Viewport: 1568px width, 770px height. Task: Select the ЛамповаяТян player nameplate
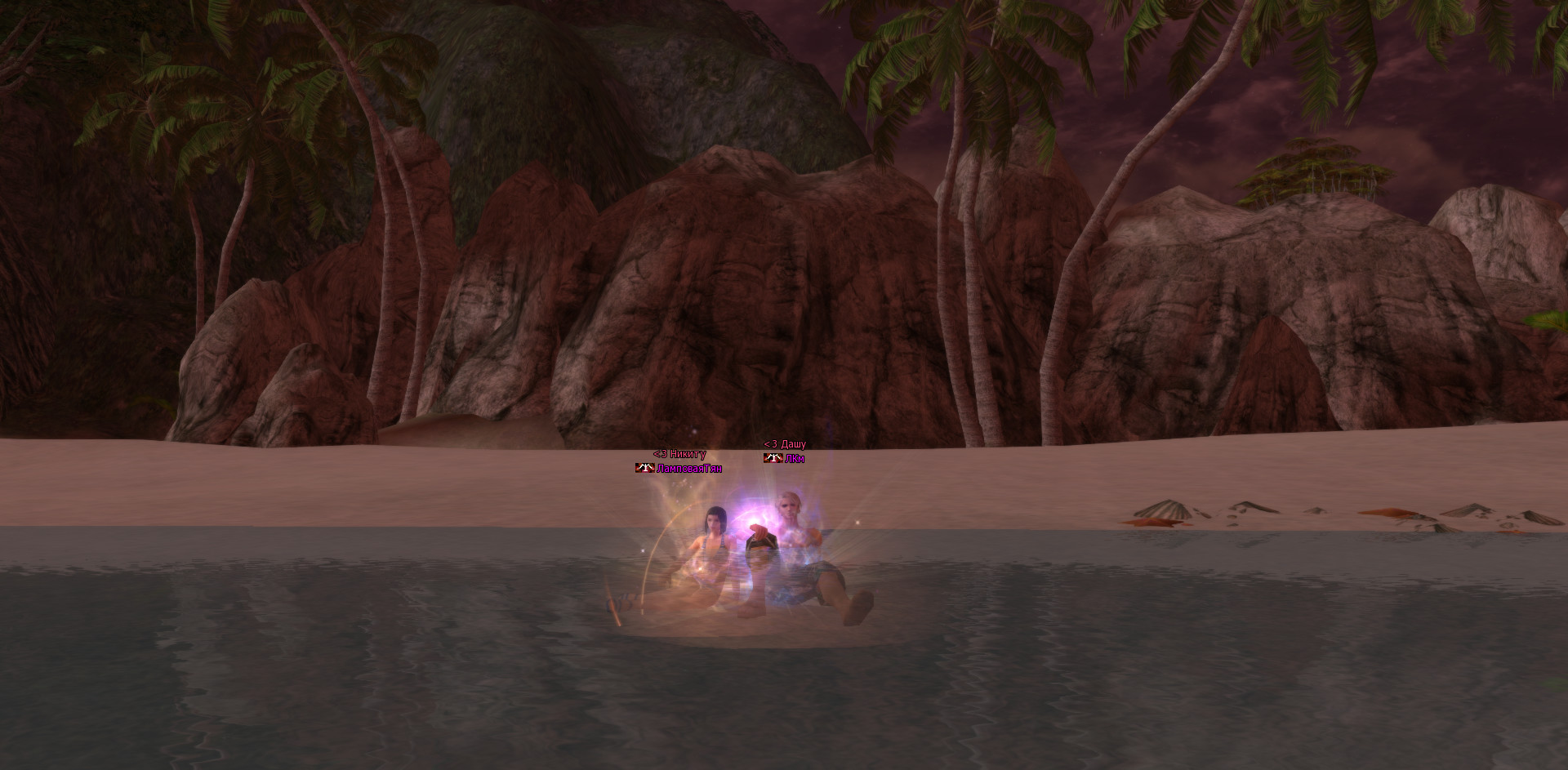(x=688, y=469)
